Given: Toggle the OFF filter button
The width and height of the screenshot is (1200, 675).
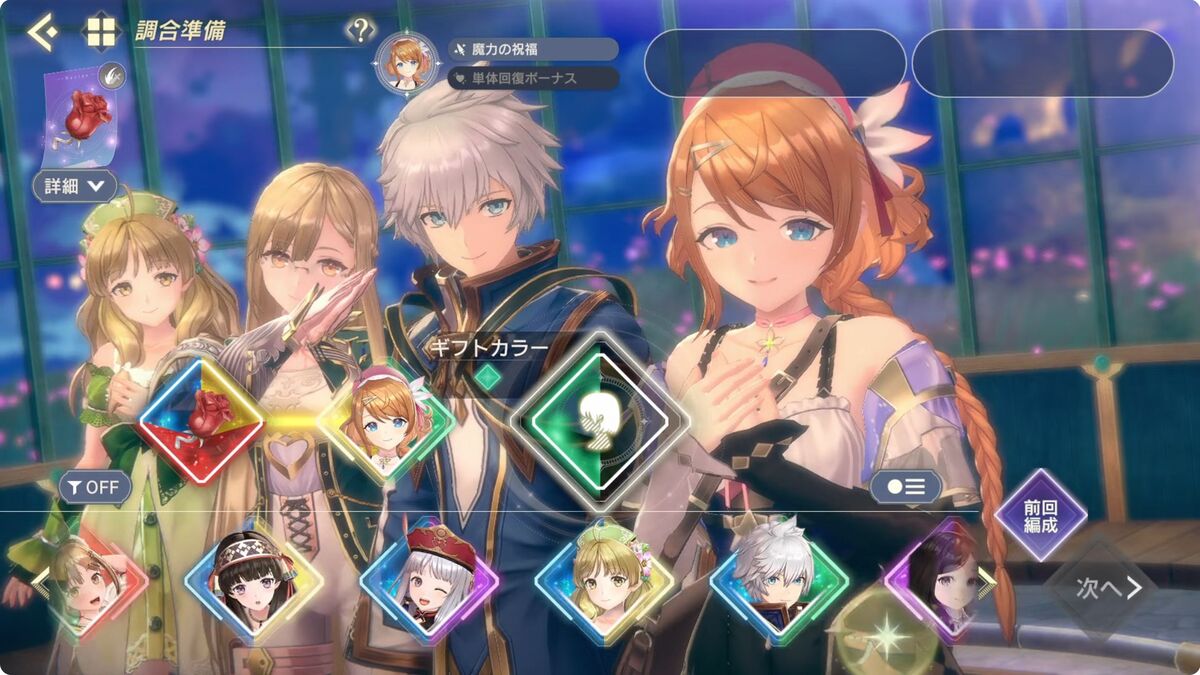Looking at the screenshot, I should [95, 488].
